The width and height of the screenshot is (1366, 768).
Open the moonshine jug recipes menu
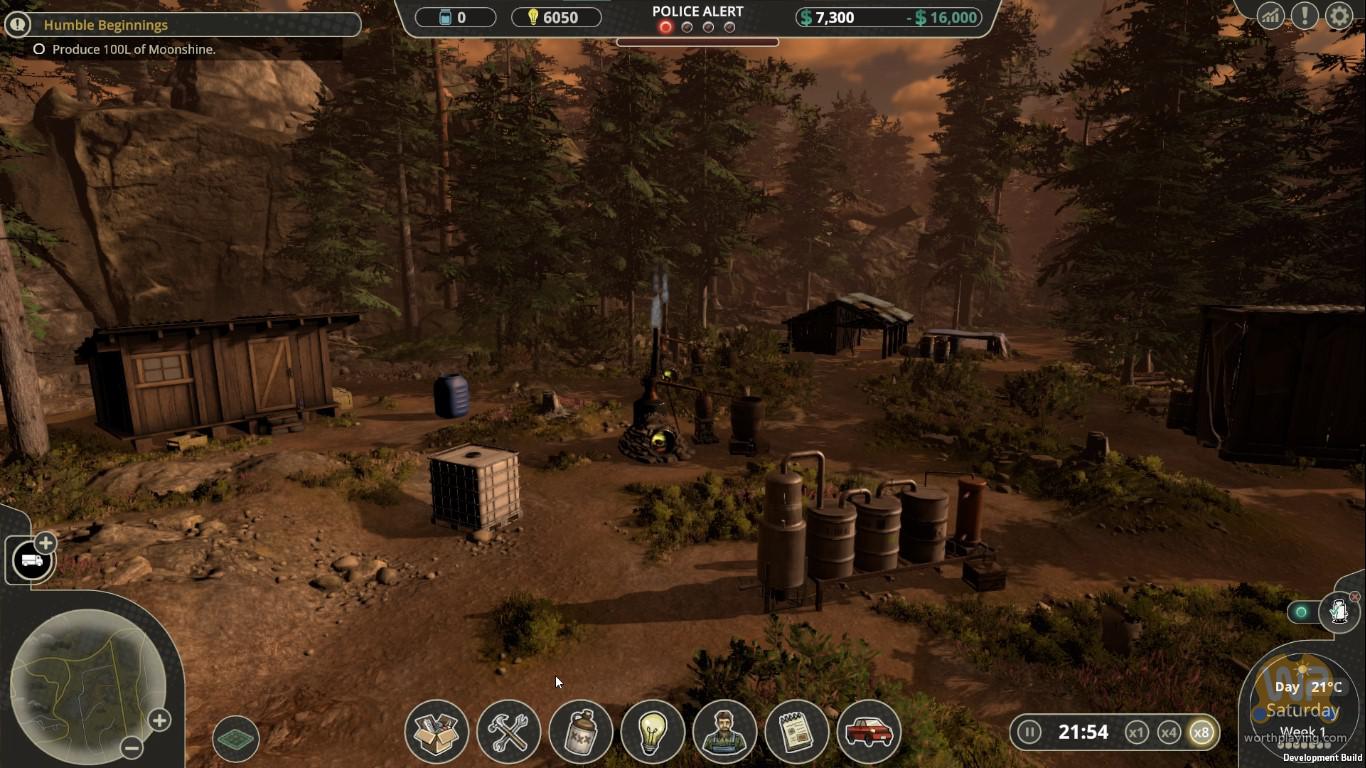point(581,732)
